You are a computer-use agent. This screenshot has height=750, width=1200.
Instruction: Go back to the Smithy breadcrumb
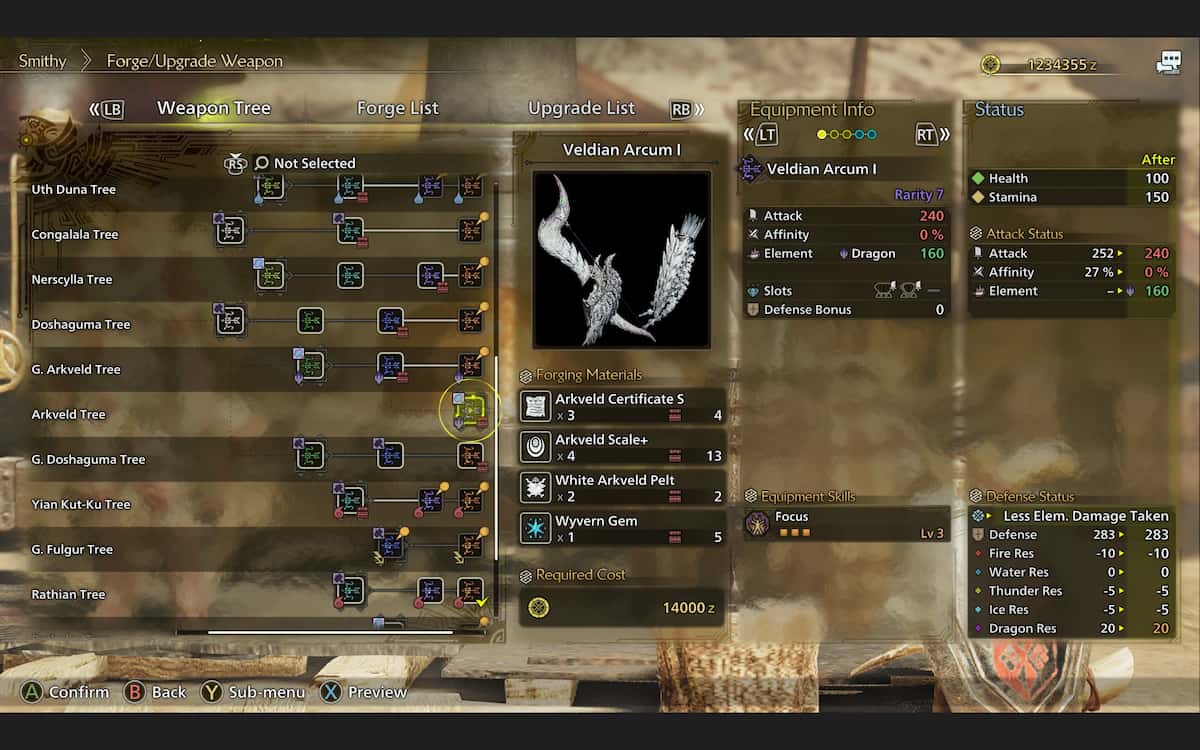(x=42, y=61)
